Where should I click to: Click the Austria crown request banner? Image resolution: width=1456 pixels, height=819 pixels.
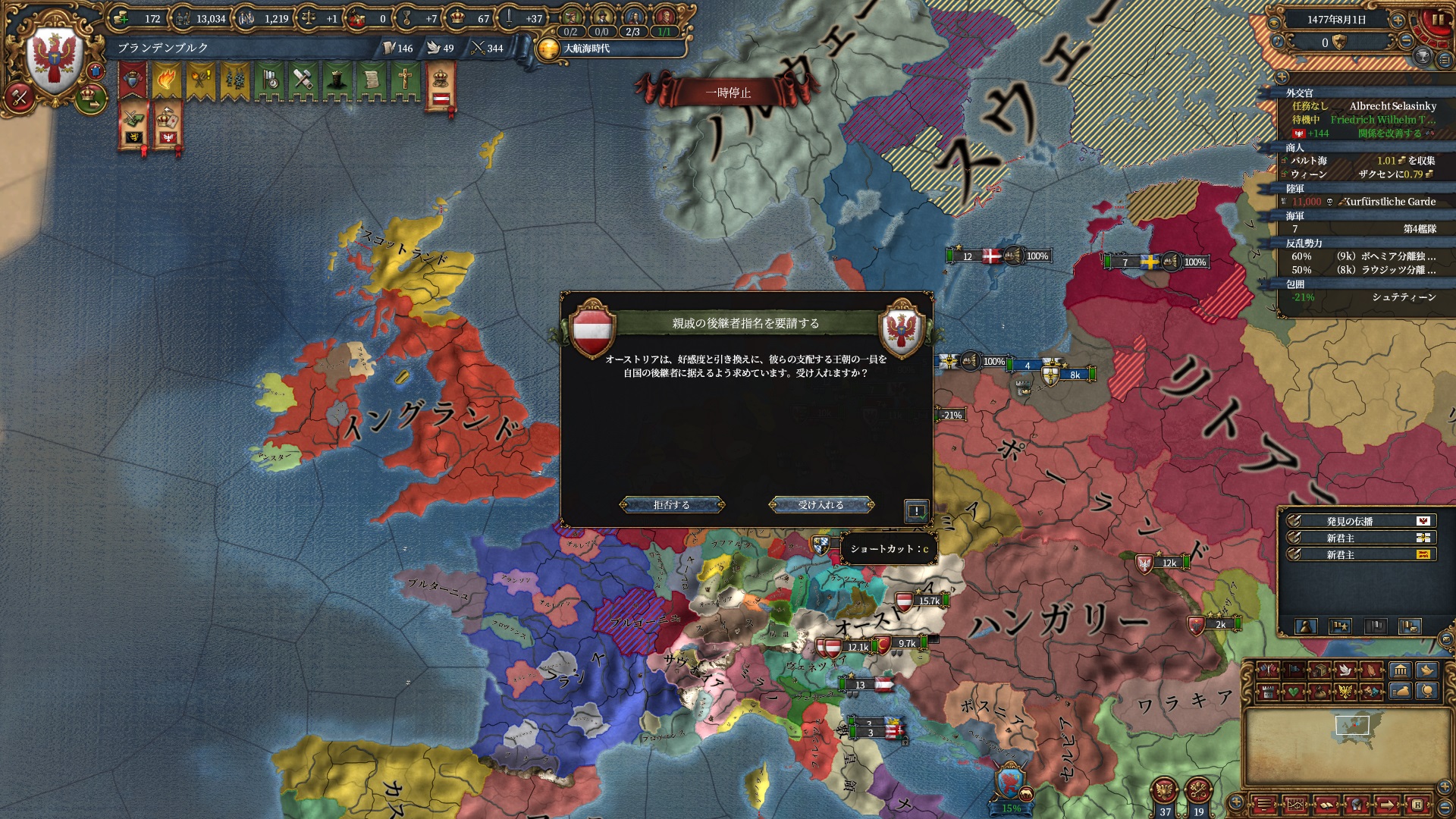coord(440,87)
